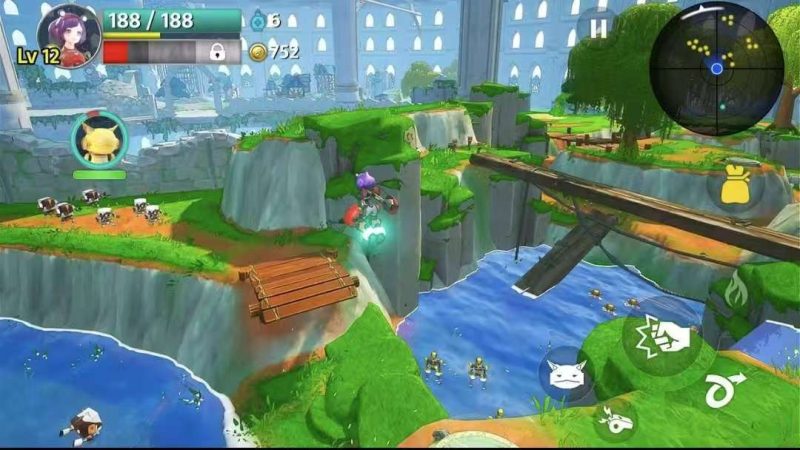Pause the game with the pause button
Image resolution: width=800 pixels, height=450 pixels.
pyautogui.click(x=598, y=29)
